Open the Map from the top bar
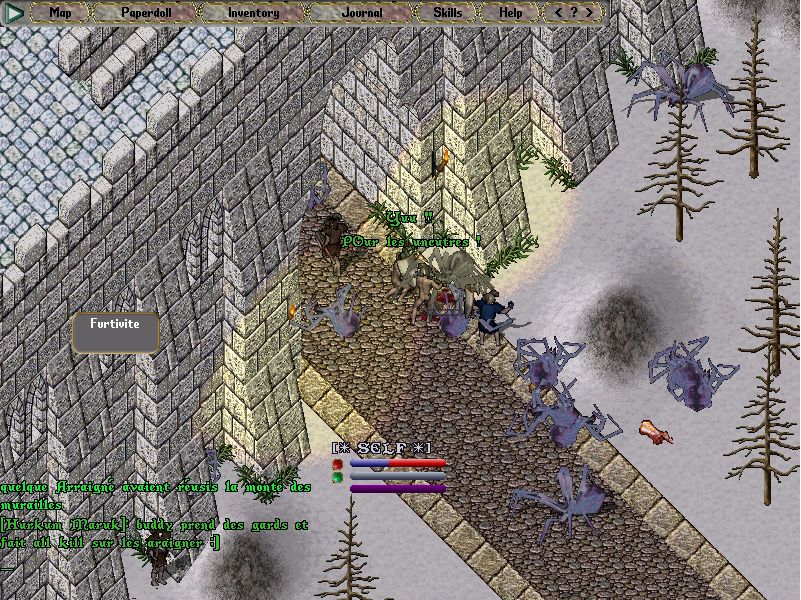The height and width of the screenshot is (600, 801). click(x=60, y=13)
